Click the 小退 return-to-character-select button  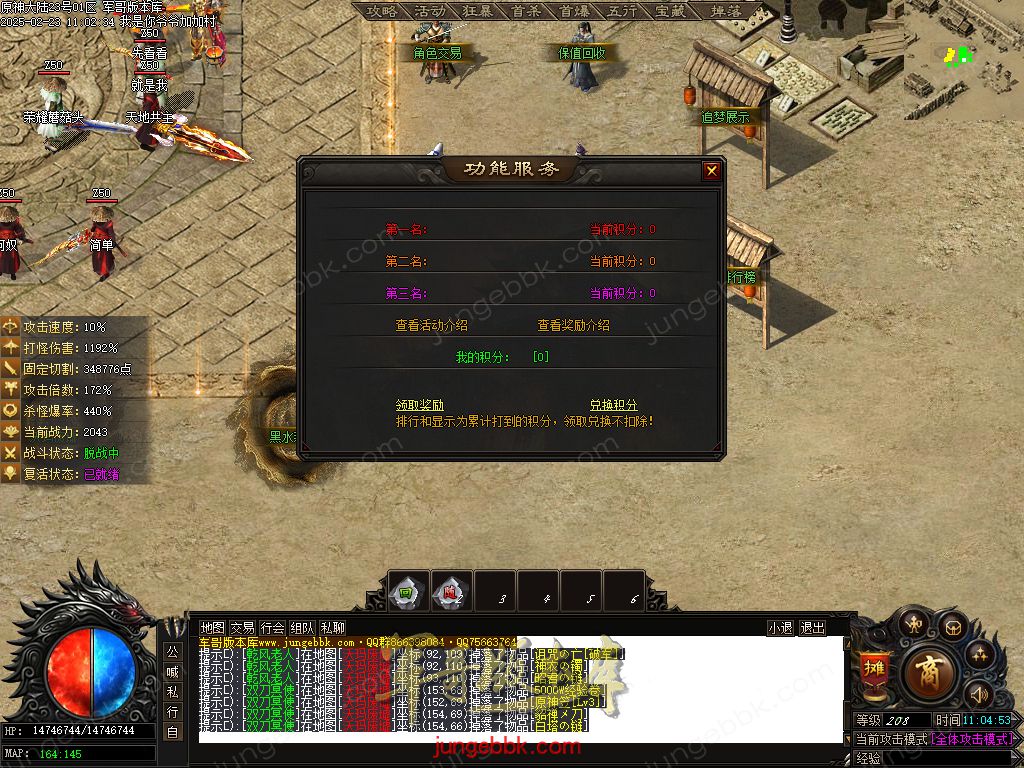780,628
